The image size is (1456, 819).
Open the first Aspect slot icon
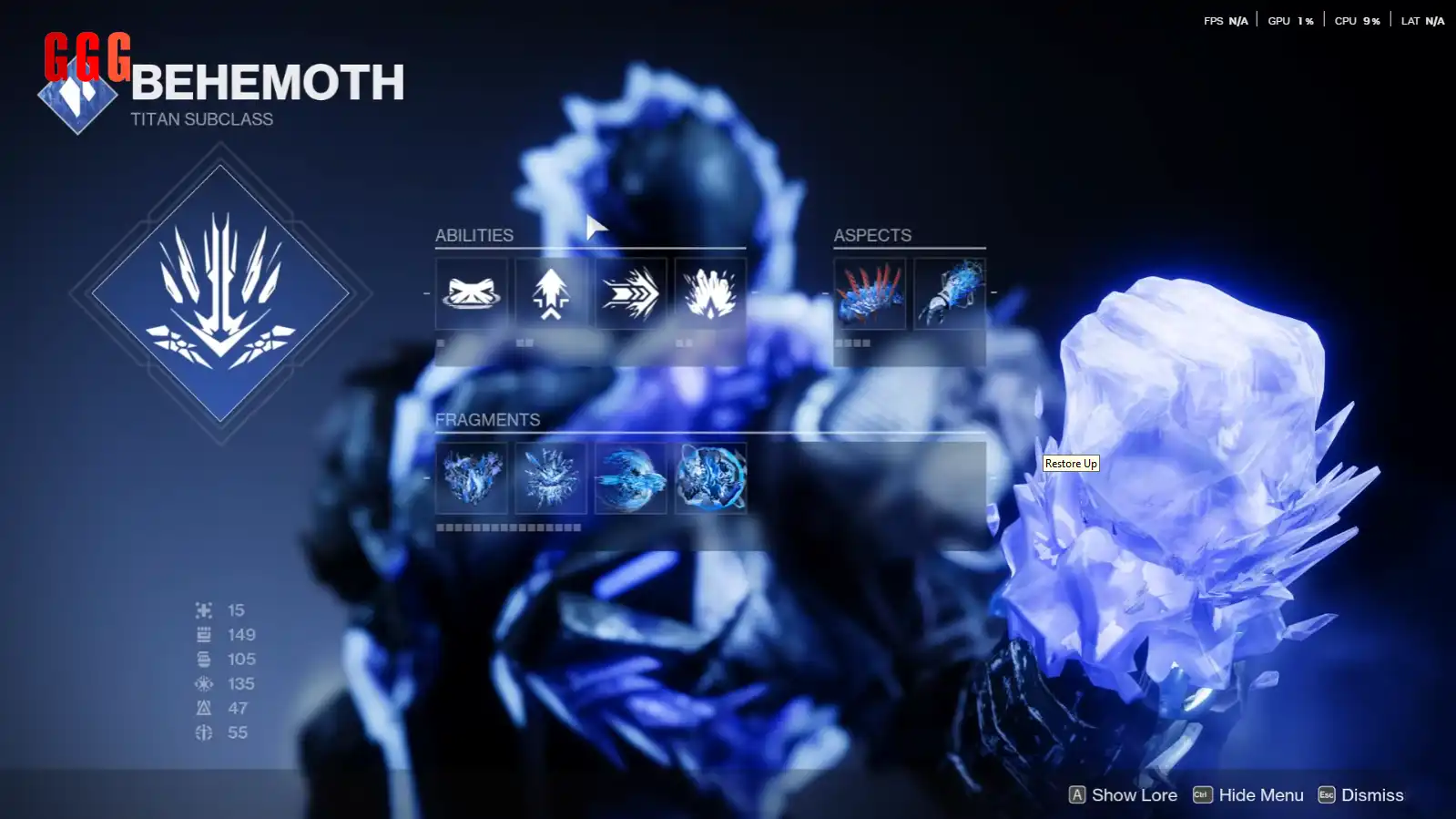[868, 293]
